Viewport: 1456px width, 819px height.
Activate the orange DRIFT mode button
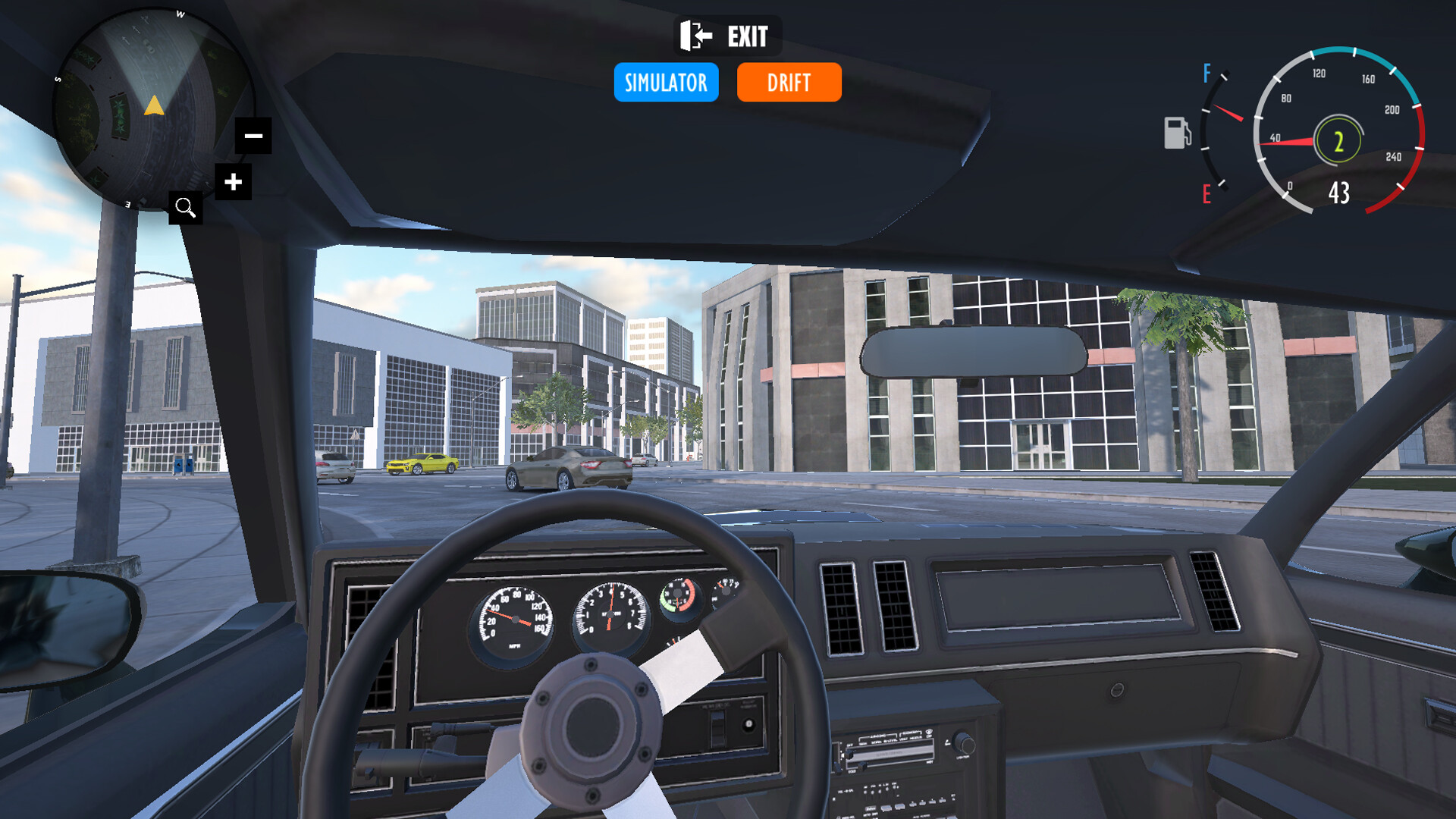pos(789,82)
